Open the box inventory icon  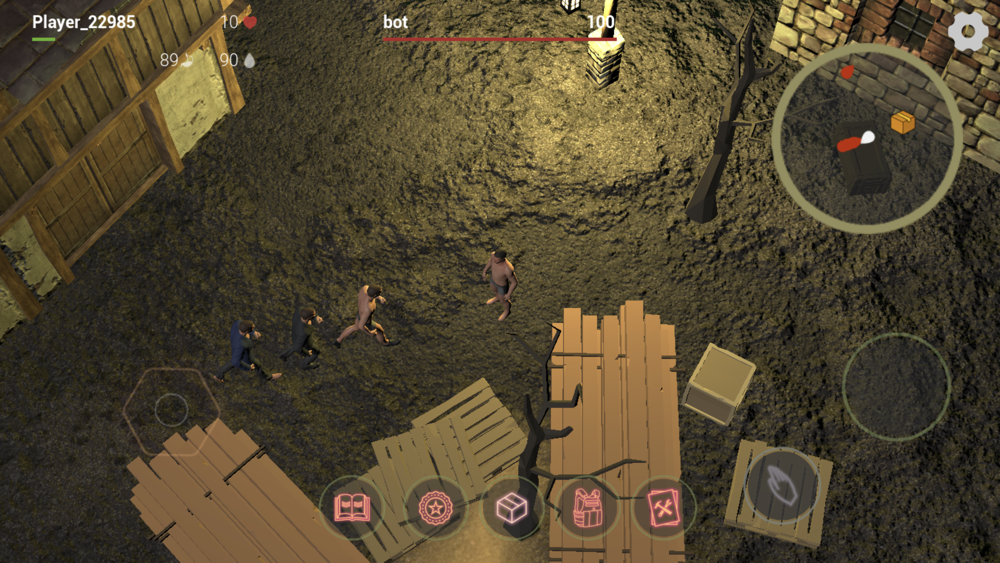click(x=512, y=507)
